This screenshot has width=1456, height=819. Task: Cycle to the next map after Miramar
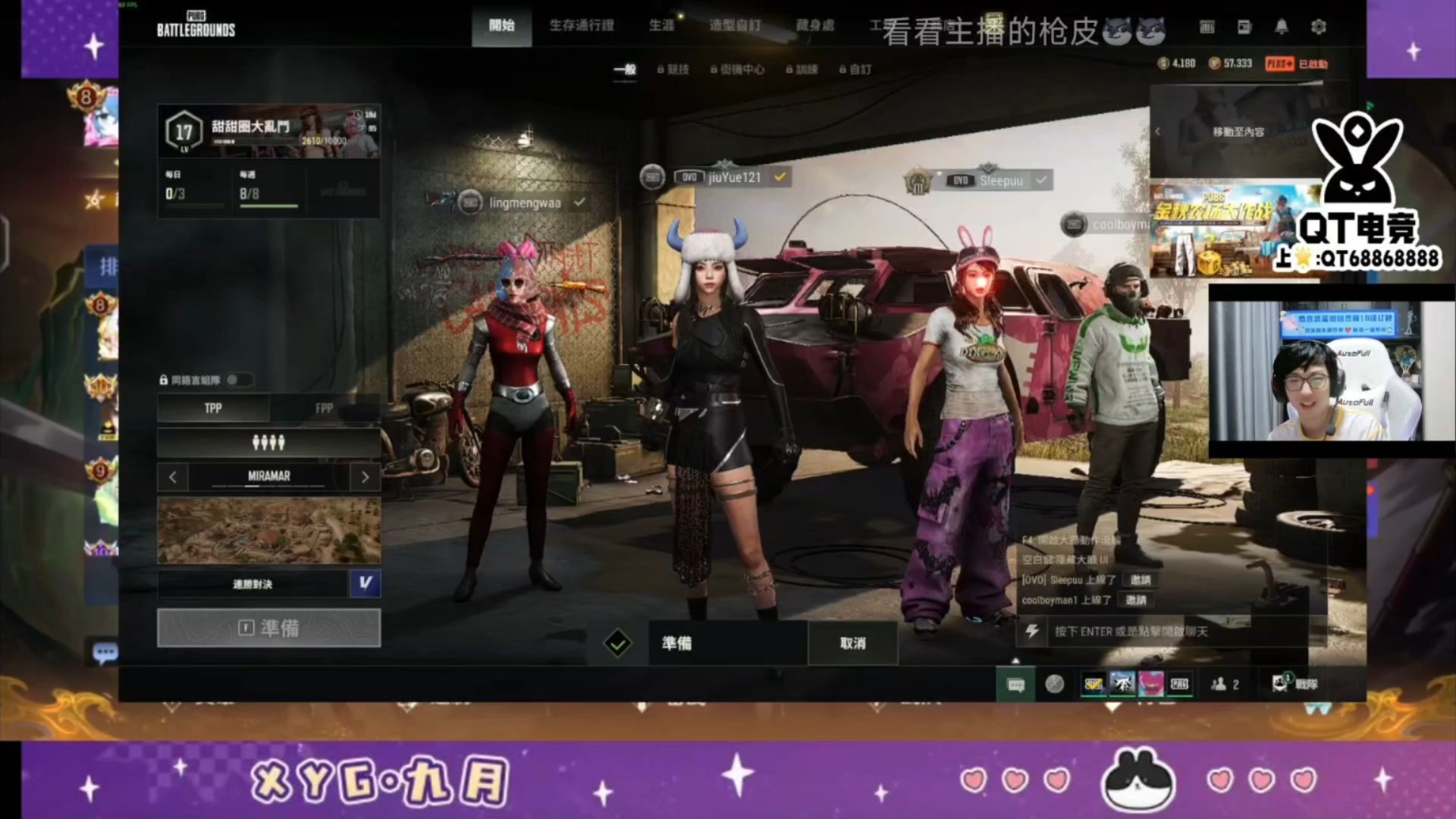(x=365, y=477)
